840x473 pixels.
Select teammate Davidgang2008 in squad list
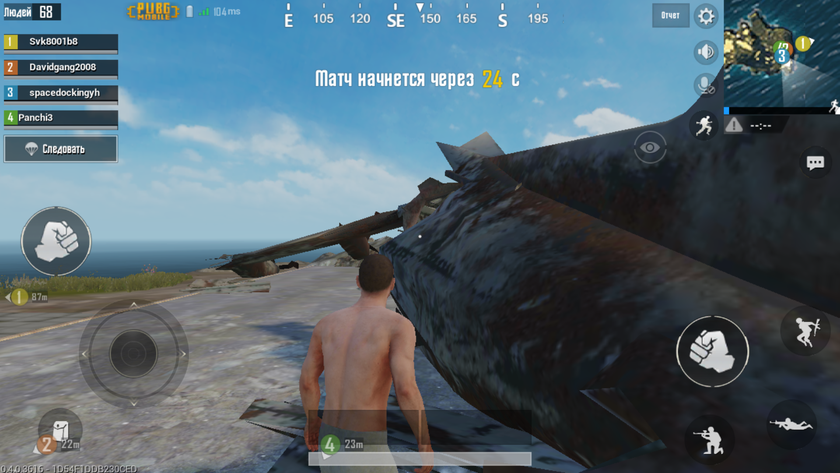point(60,67)
